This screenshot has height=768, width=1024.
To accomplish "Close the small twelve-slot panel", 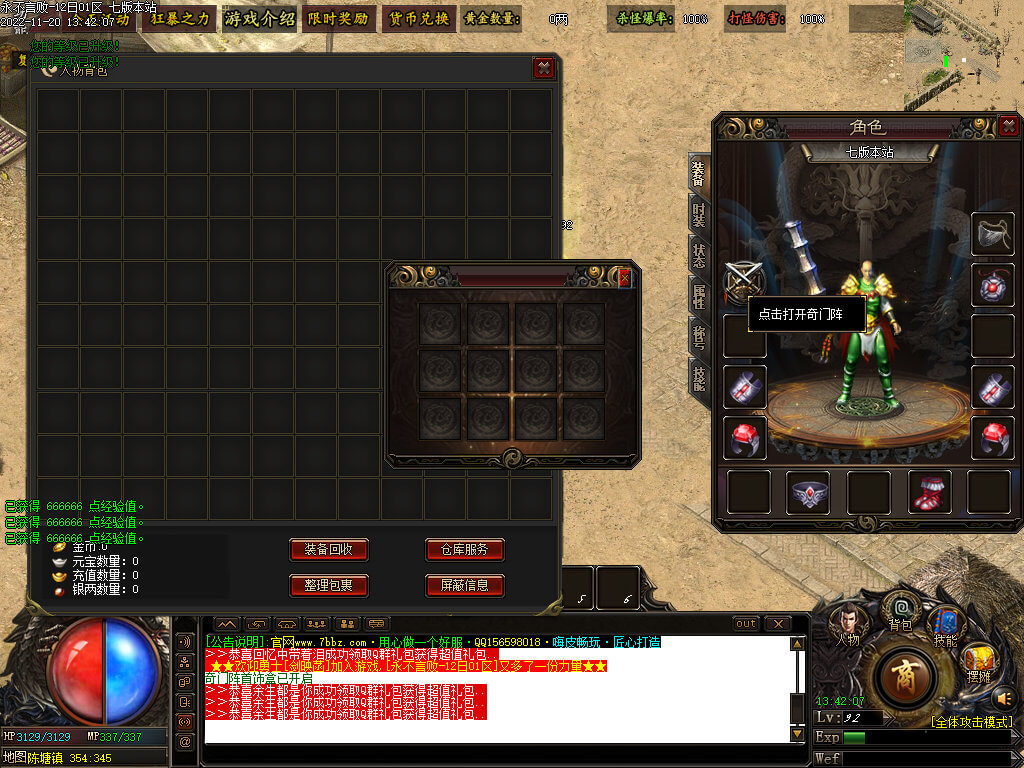I will [x=625, y=278].
